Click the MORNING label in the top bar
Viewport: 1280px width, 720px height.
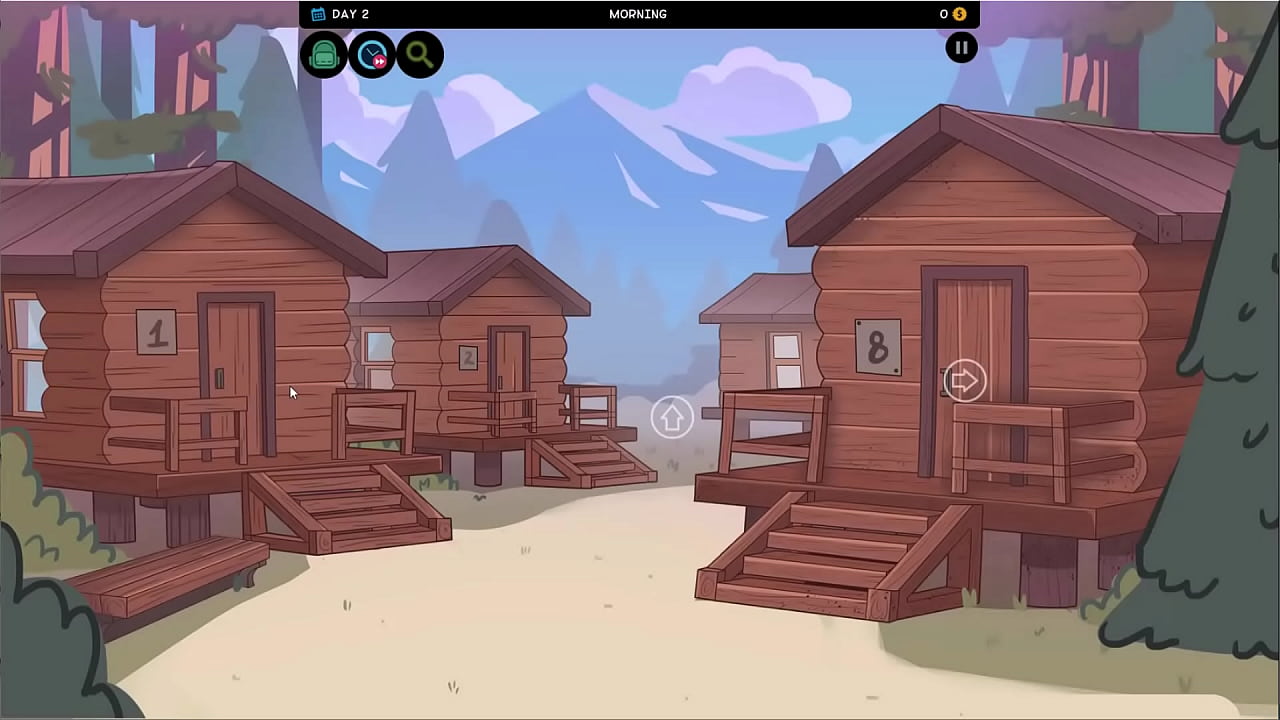coord(638,14)
